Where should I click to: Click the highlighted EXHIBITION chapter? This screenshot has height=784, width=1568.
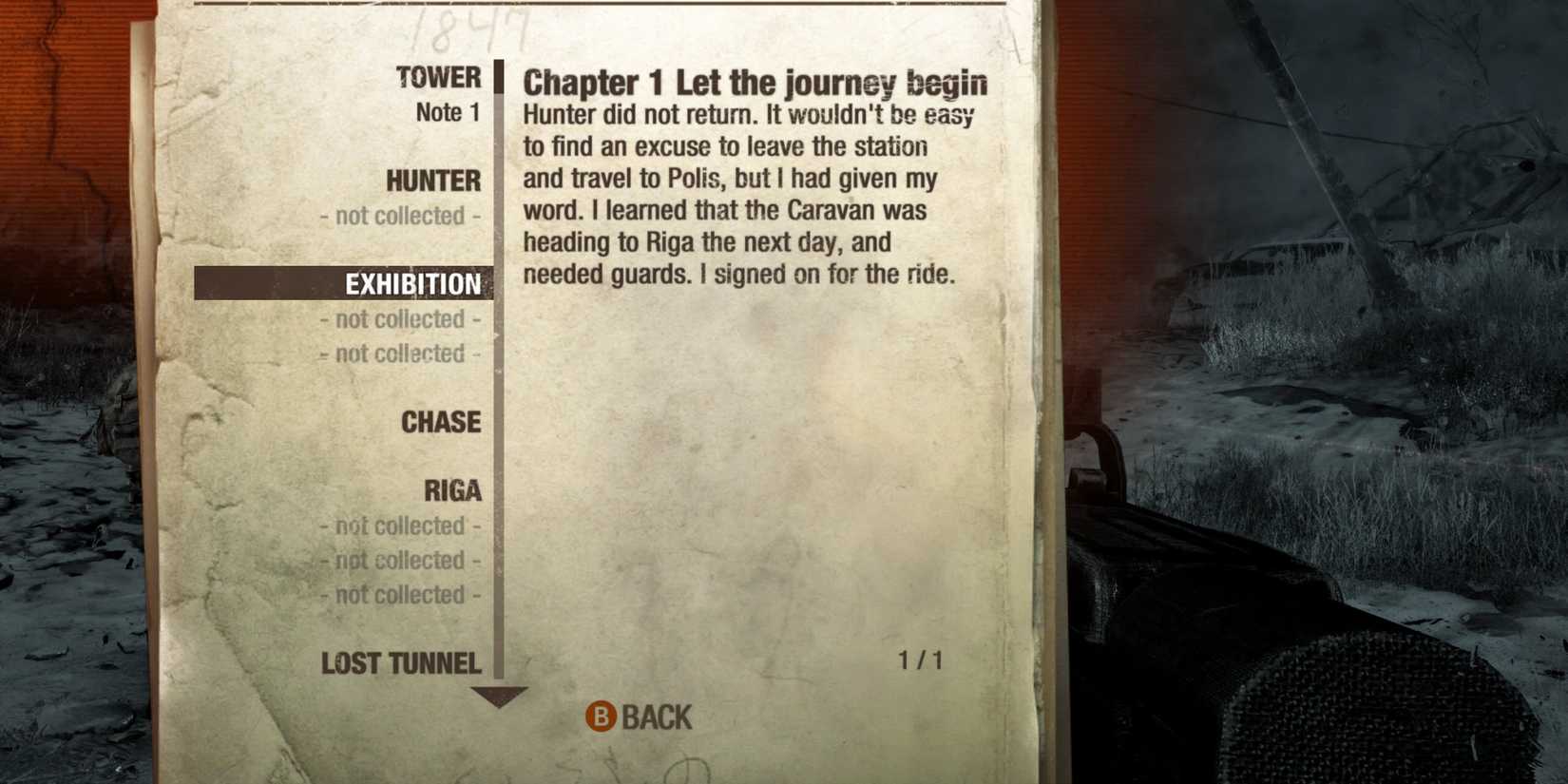click(x=413, y=284)
